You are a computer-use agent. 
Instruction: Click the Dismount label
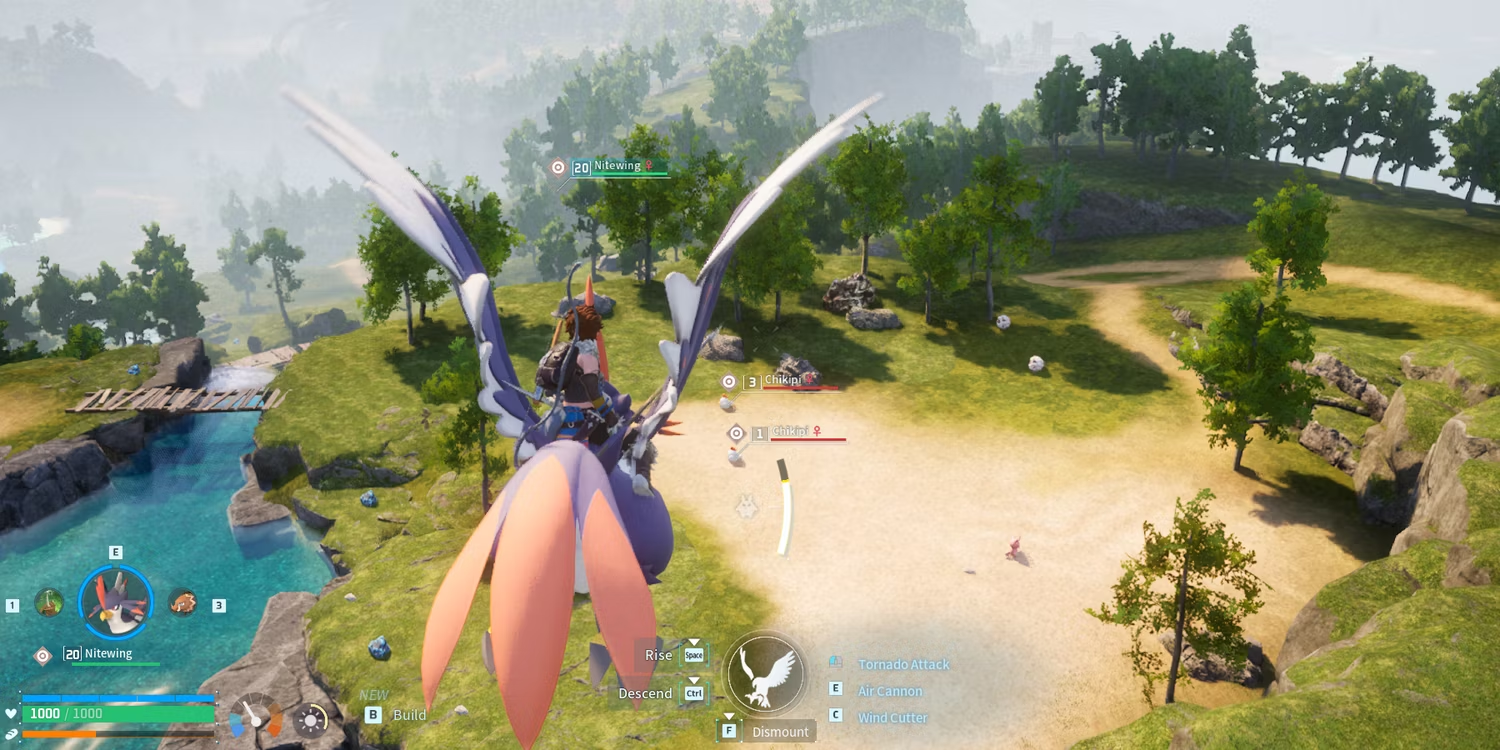point(780,732)
